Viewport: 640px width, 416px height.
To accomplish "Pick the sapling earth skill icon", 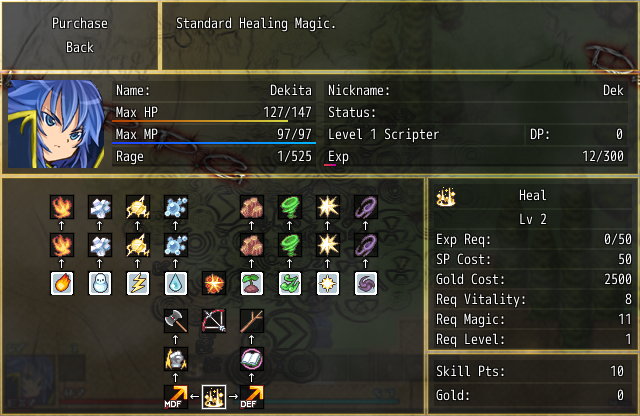I will [252, 283].
